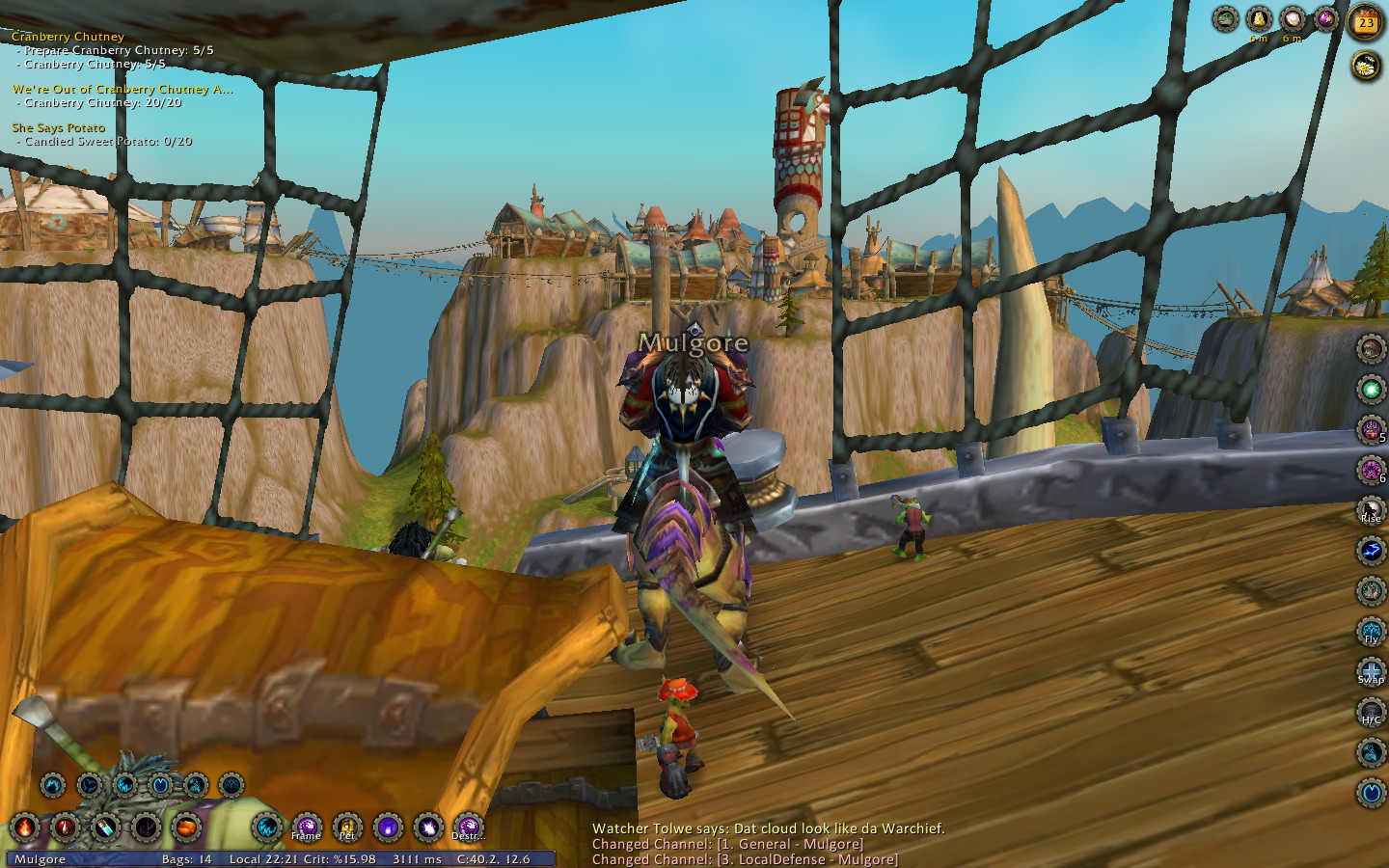Viewport: 1389px width, 868px height.
Task: Click the We're Out of Cranberry Chutney quest
Action: tap(123, 89)
